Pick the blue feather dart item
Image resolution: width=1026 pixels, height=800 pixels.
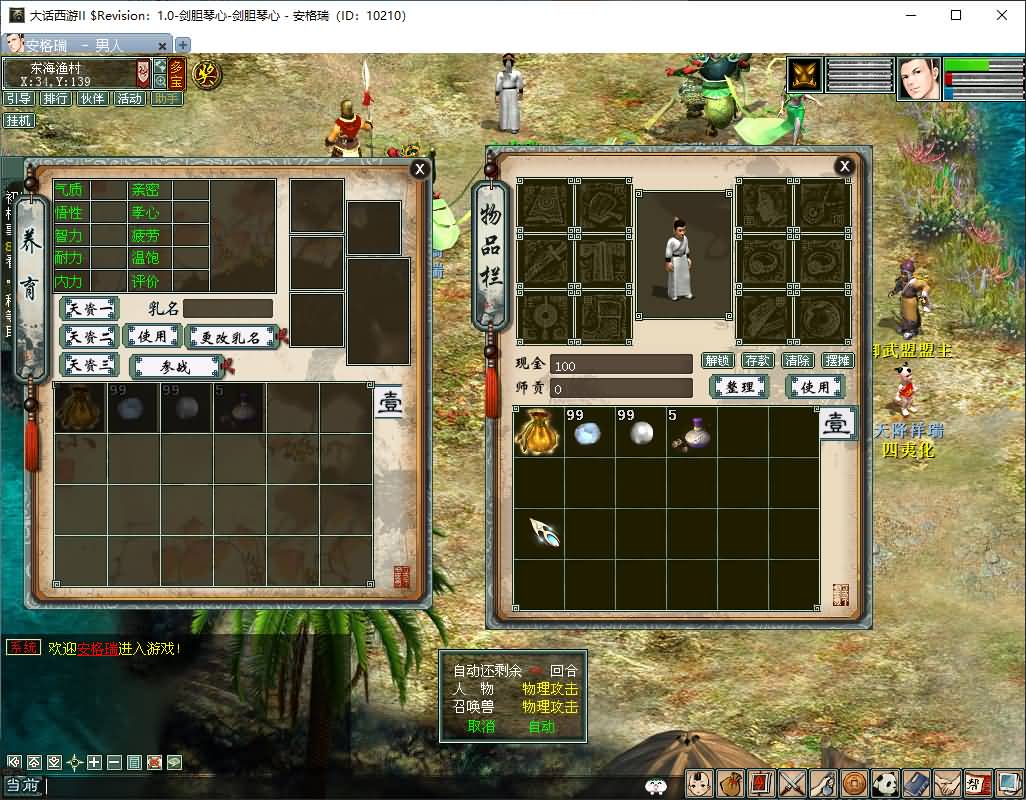[543, 532]
